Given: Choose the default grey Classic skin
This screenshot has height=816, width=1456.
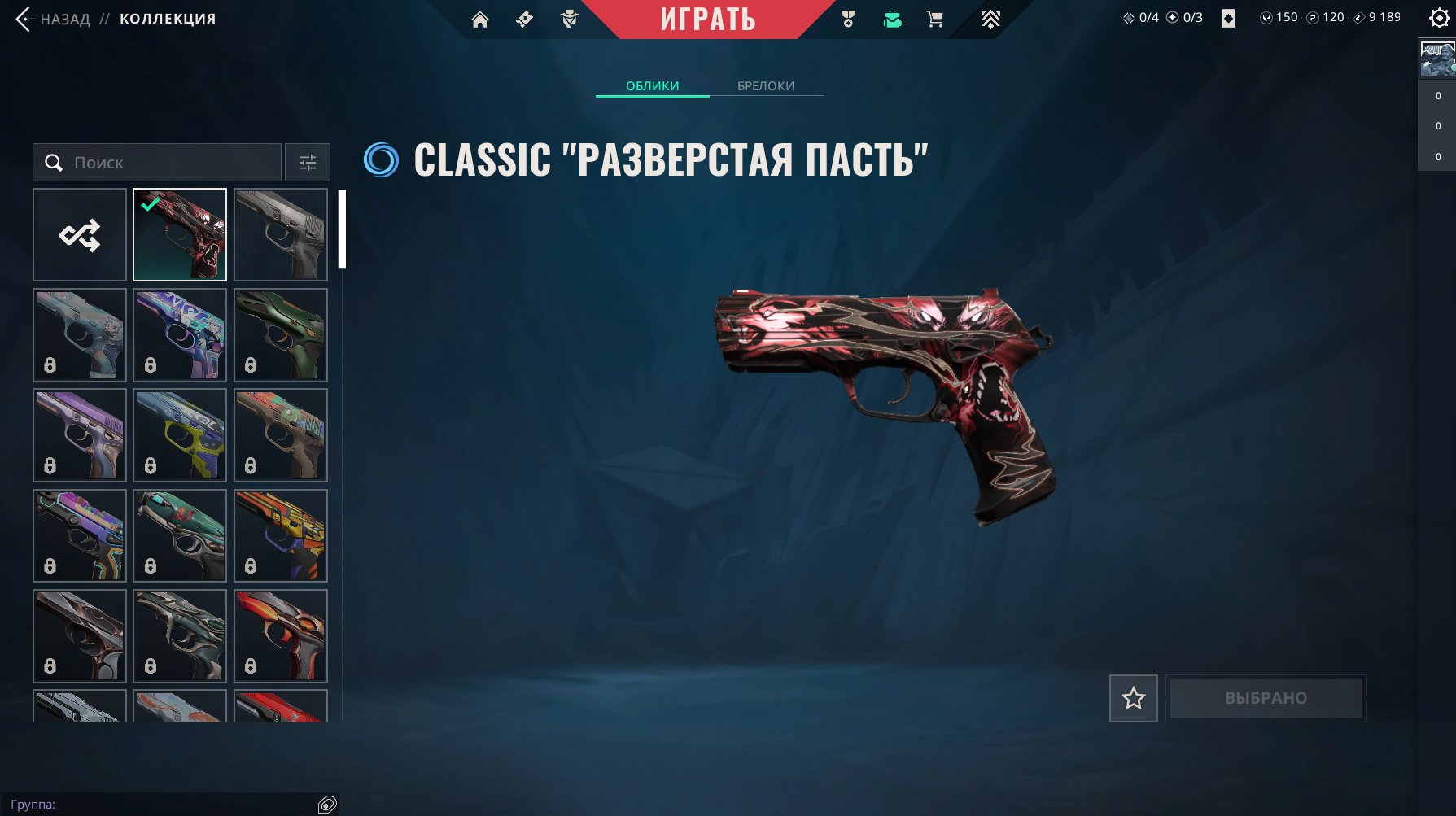Looking at the screenshot, I should point(281,235).
